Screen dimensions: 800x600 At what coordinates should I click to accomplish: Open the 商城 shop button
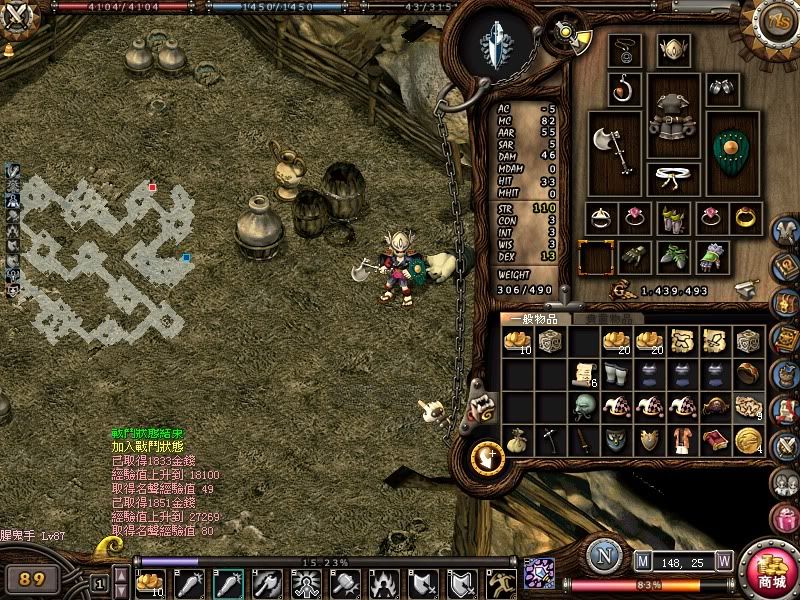tap(770, 570)
